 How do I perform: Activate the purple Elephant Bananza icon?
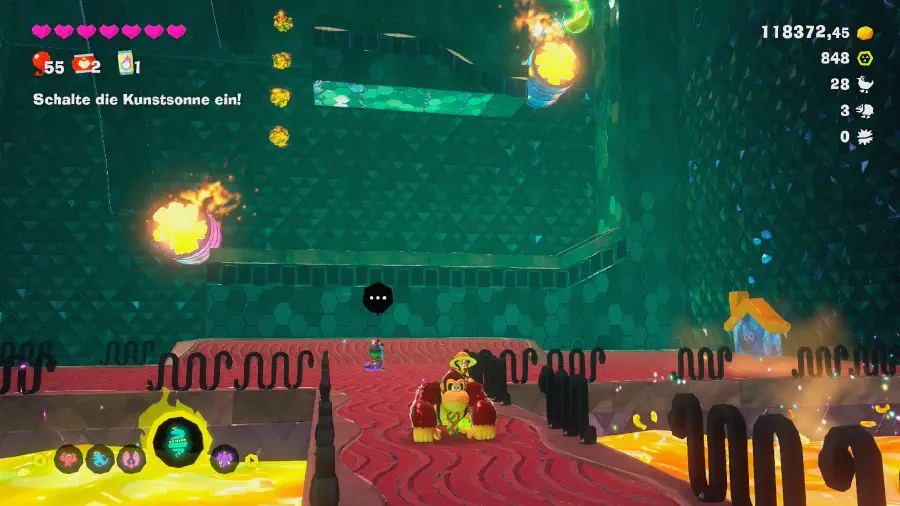224,459
